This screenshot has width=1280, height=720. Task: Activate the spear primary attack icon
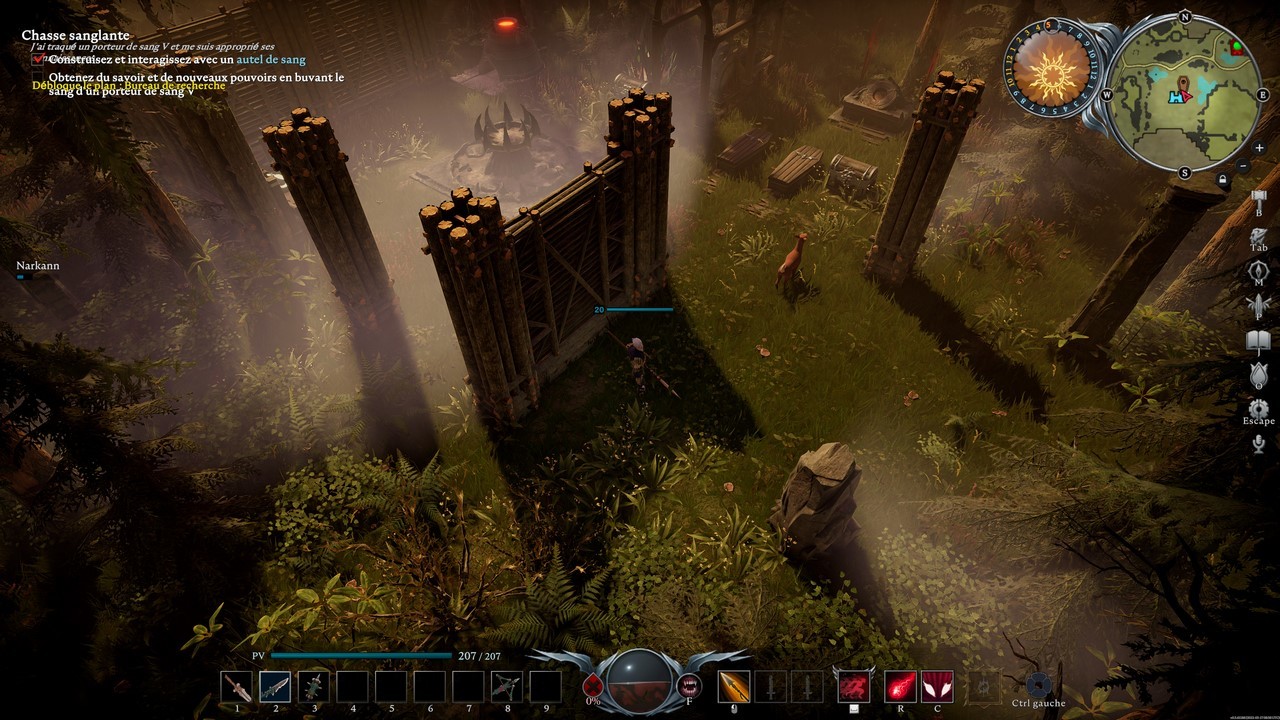pyautogui.click(x=734, y=686)
